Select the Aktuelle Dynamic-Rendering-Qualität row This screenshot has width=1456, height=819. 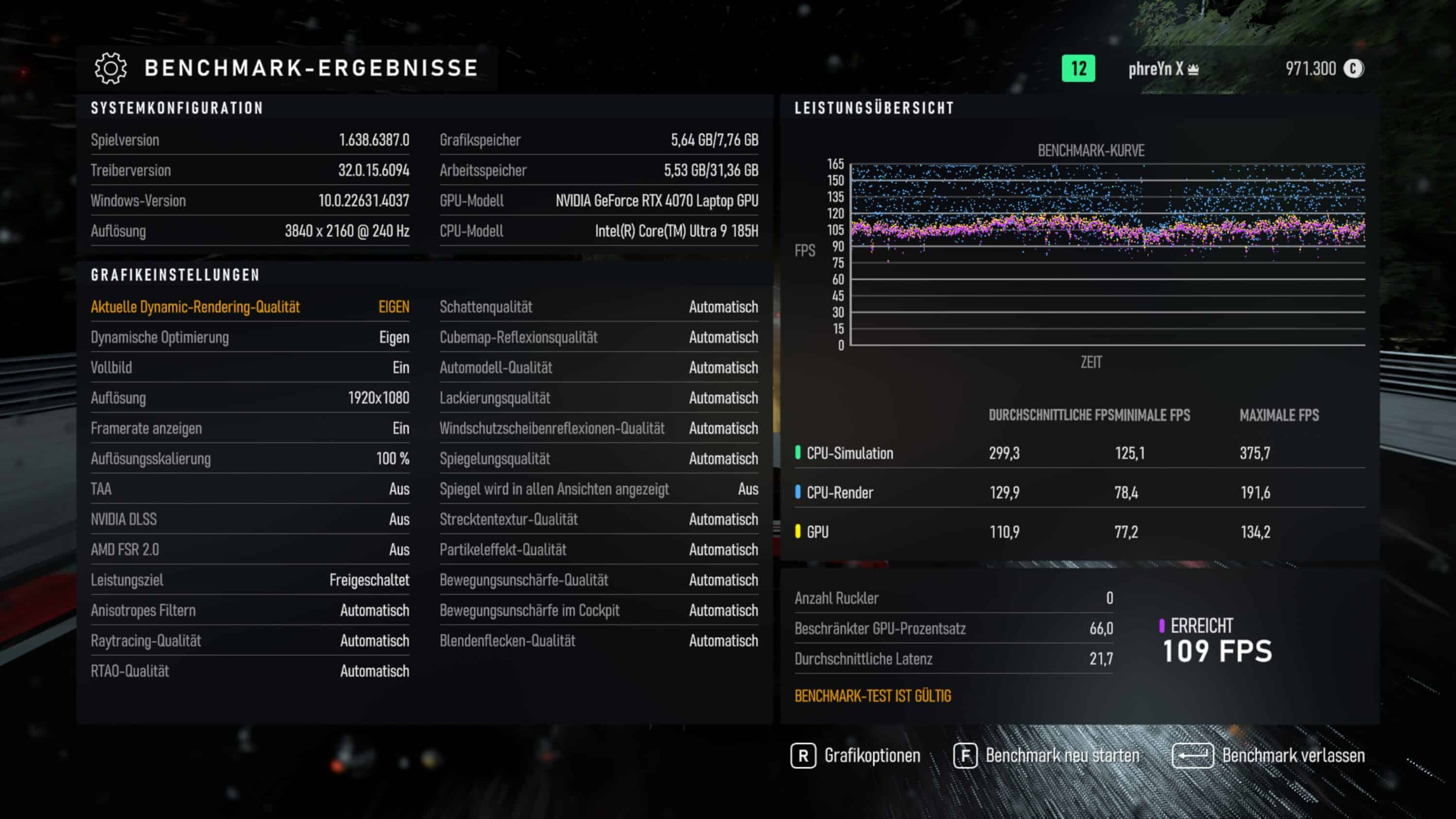coord(250,307)
